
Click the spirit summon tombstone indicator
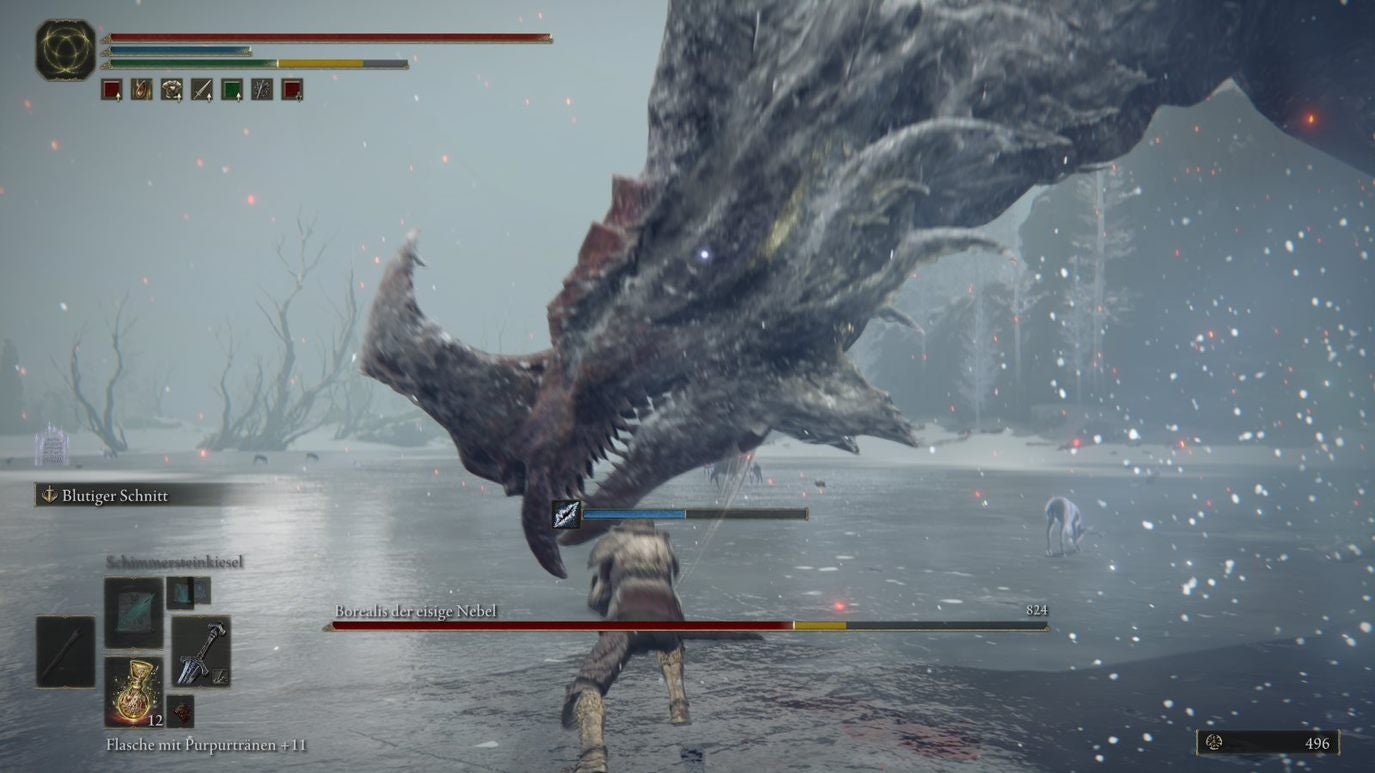pos(52,446)
